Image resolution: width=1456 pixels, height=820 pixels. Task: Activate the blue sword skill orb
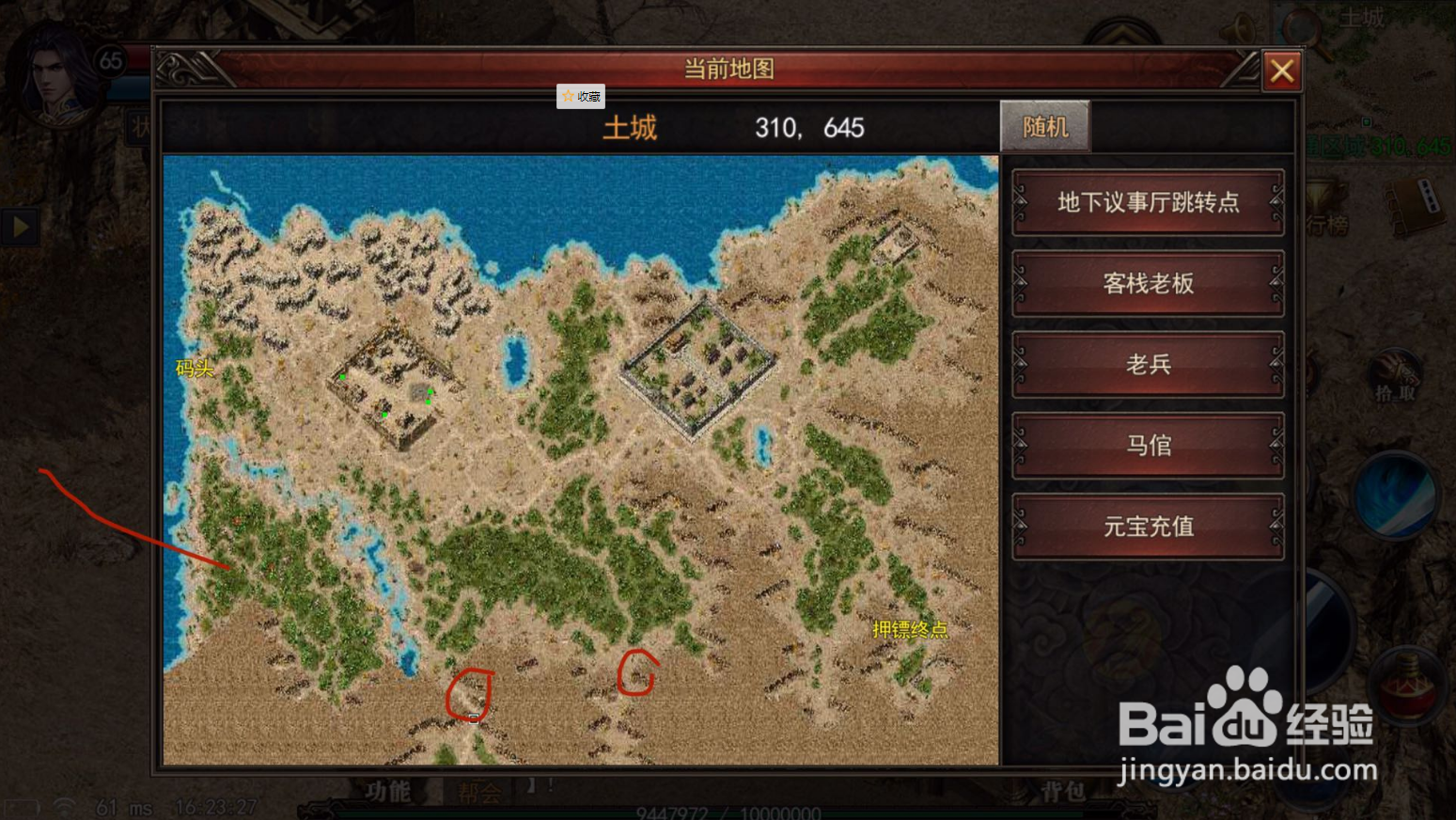tap(1396, 497)
